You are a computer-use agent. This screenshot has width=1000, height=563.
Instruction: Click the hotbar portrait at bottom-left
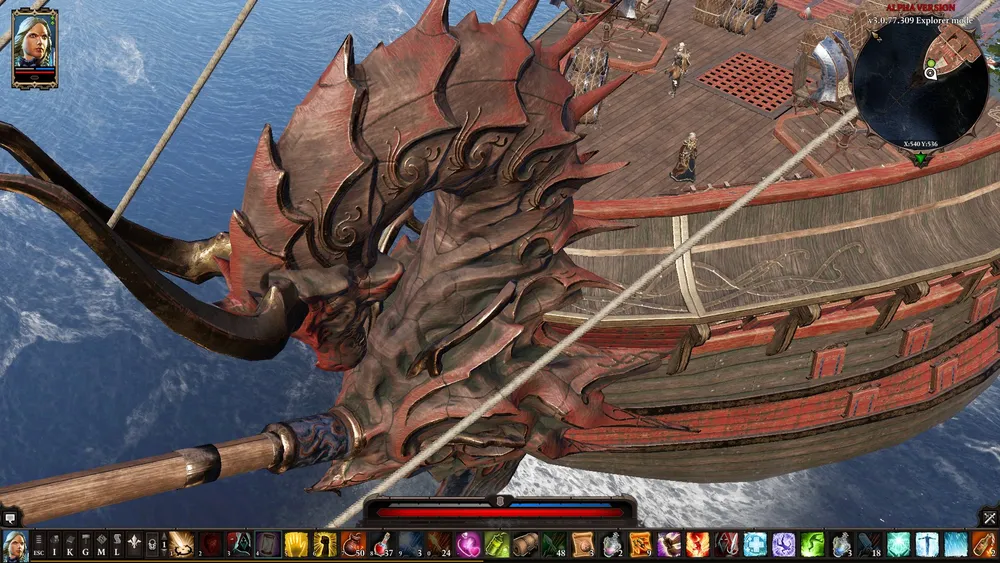point(15,546)
